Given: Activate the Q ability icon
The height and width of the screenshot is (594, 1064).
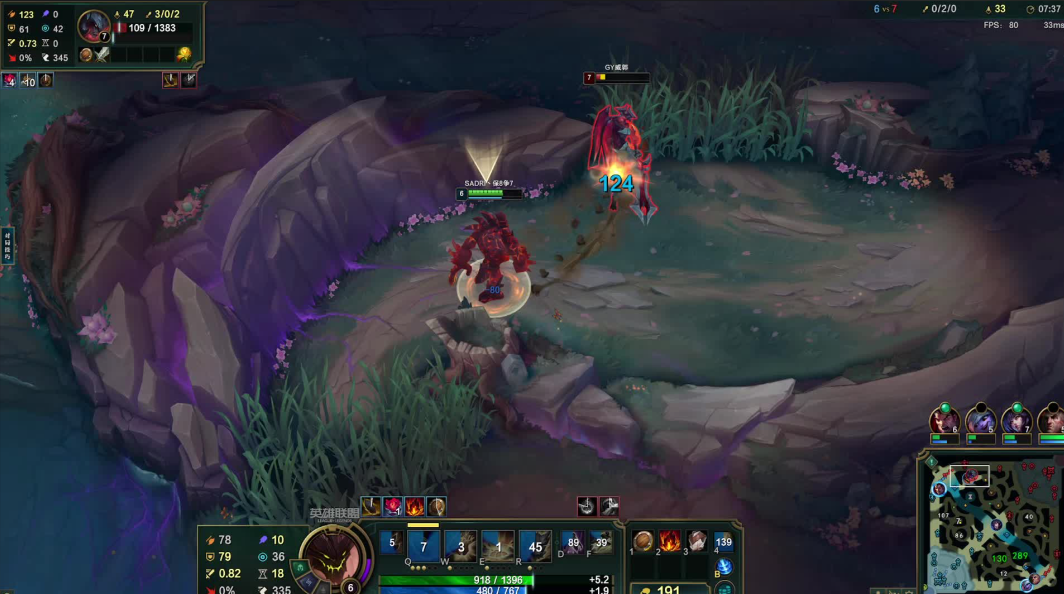Looking at the screenshot, I should pyautogui.click(x=423, y=546).
